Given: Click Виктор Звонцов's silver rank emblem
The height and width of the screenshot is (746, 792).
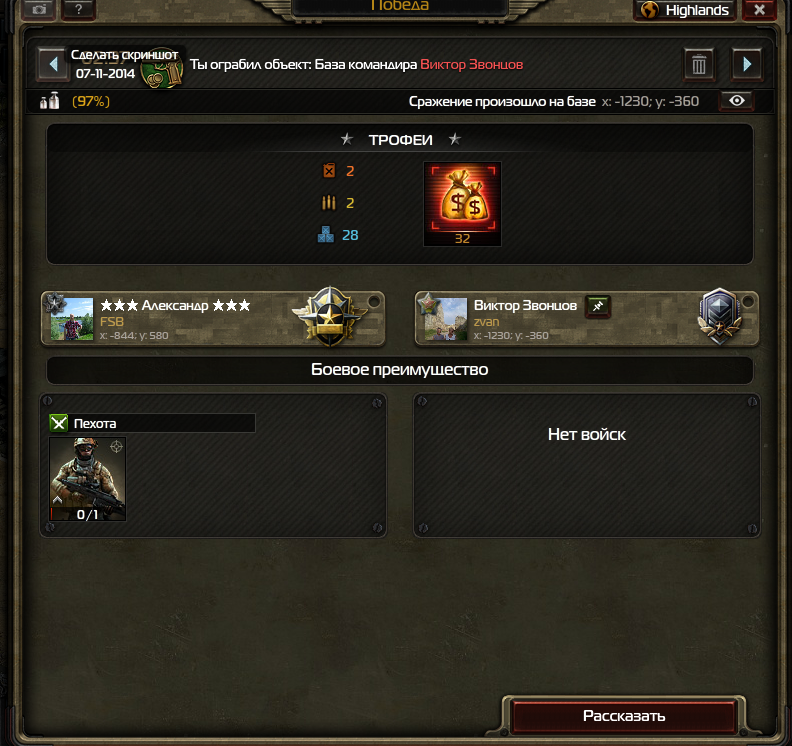Looking at the screenshot, I should click(x=719, y=317).
